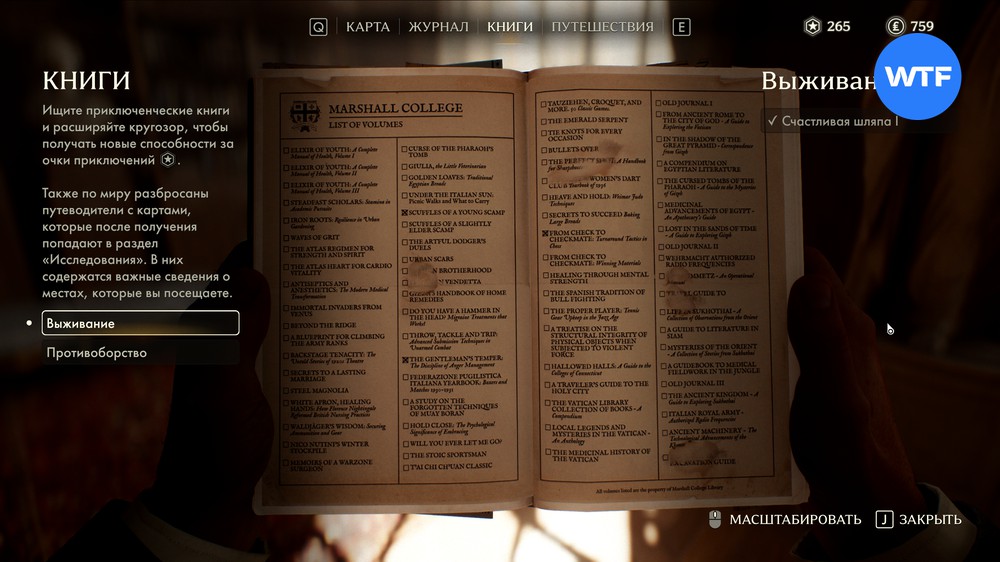Close the book with Закрыть
Image resolution: width=1000 pixels, height=562 pixels.
coord(918,519)
